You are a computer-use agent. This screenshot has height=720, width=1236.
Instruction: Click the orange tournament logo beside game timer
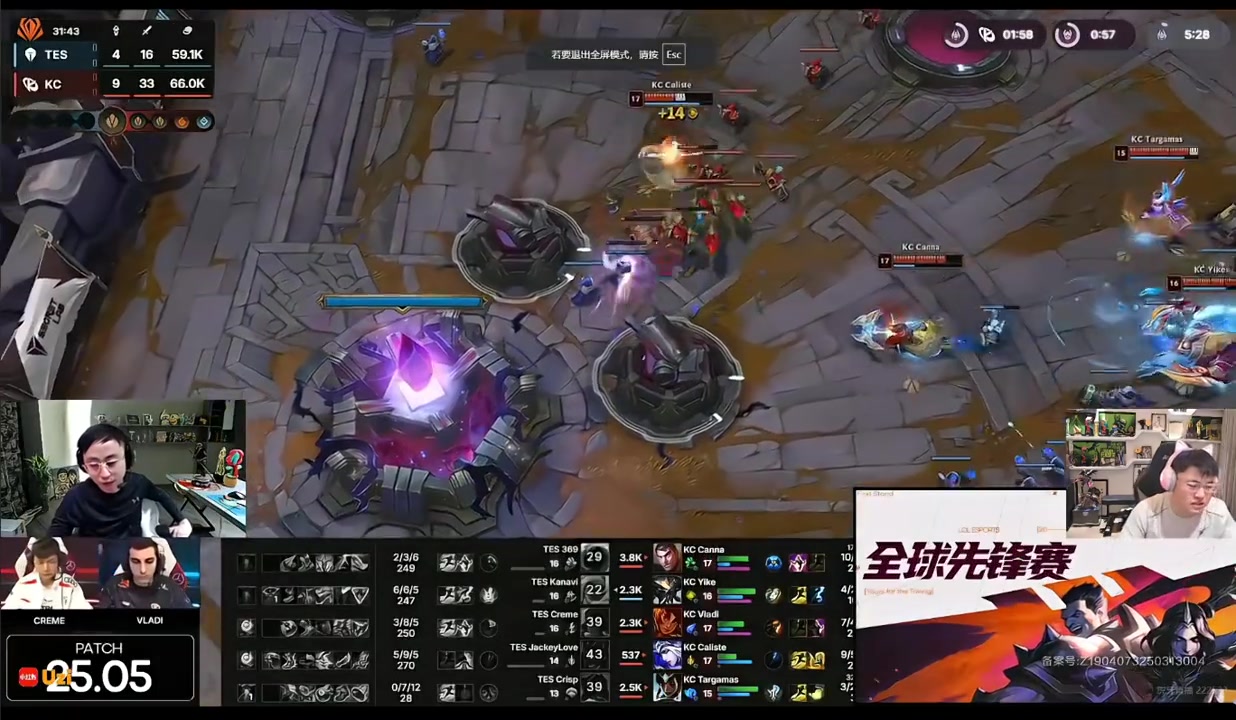click(x=30, y=30)
